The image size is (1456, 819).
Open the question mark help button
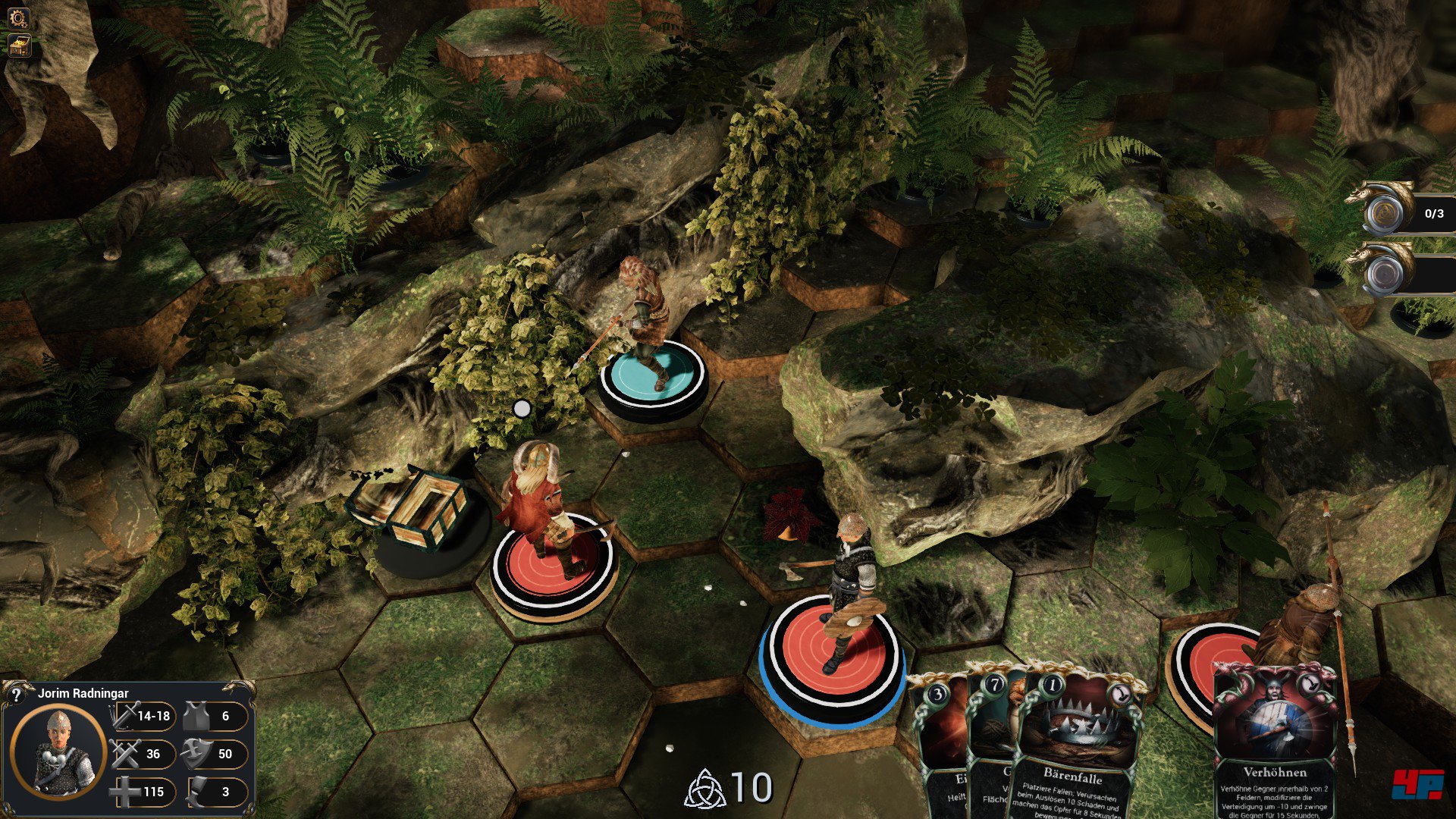click(x=15, y=694)
